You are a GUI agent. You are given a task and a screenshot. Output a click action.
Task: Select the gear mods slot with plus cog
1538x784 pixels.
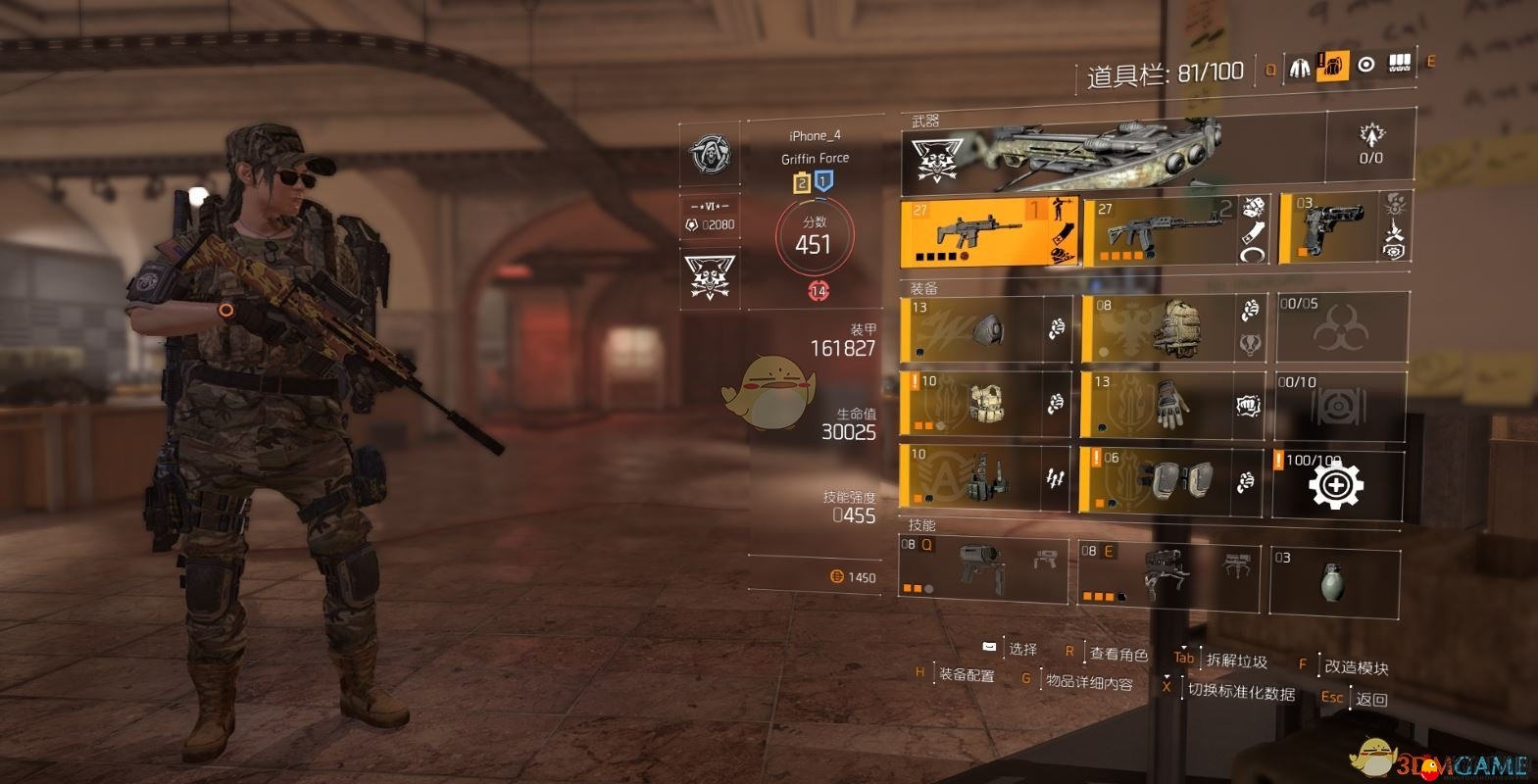coord(1337,484)
